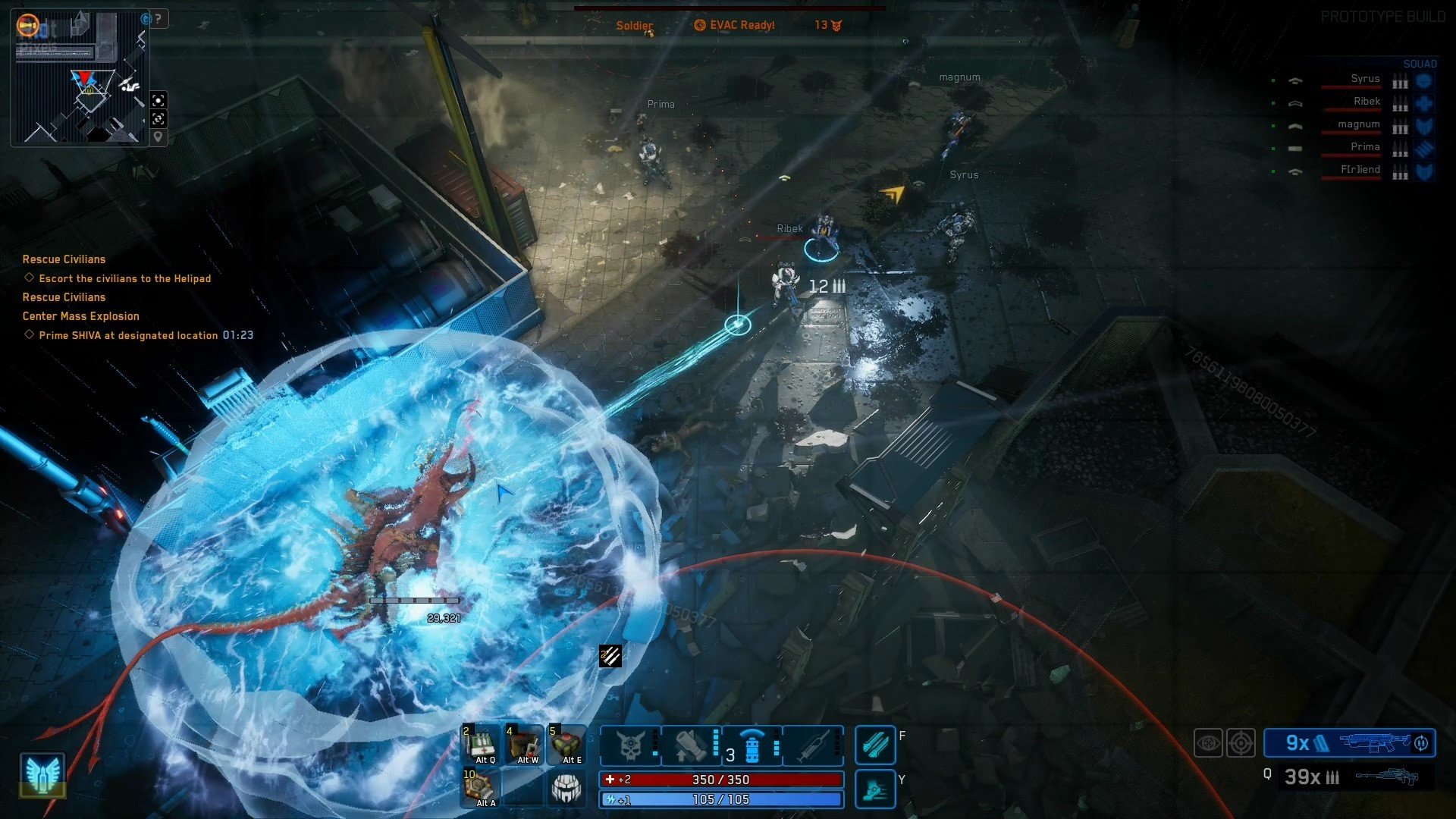Screen dimensions: 1456x819
Task: Select squad member Syrus
Action: (x=1365, y=79)
